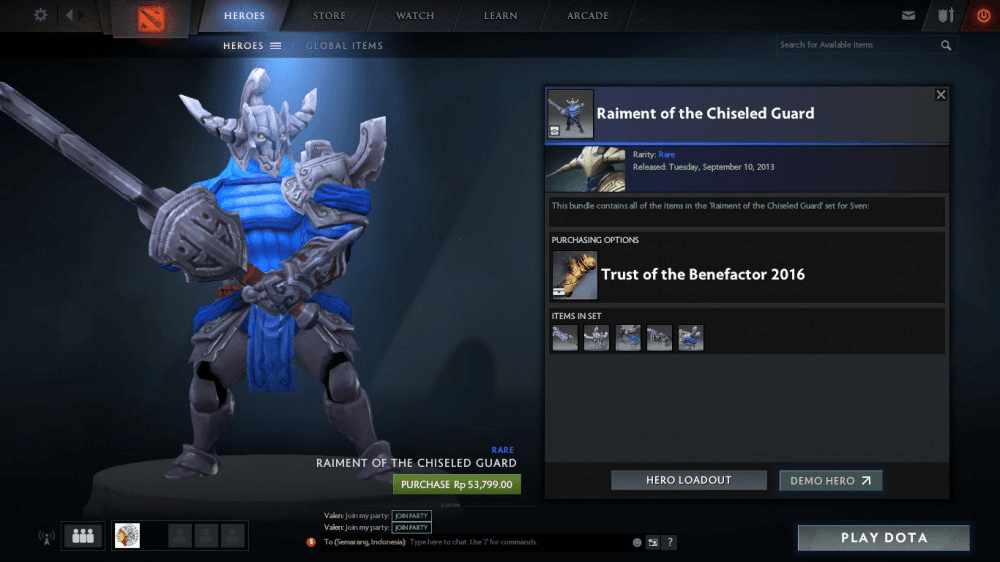Image resolution: width=1000 pixels, height=562 pixels.
Task: Focus the Search for Available Items field
Action: 857,45
